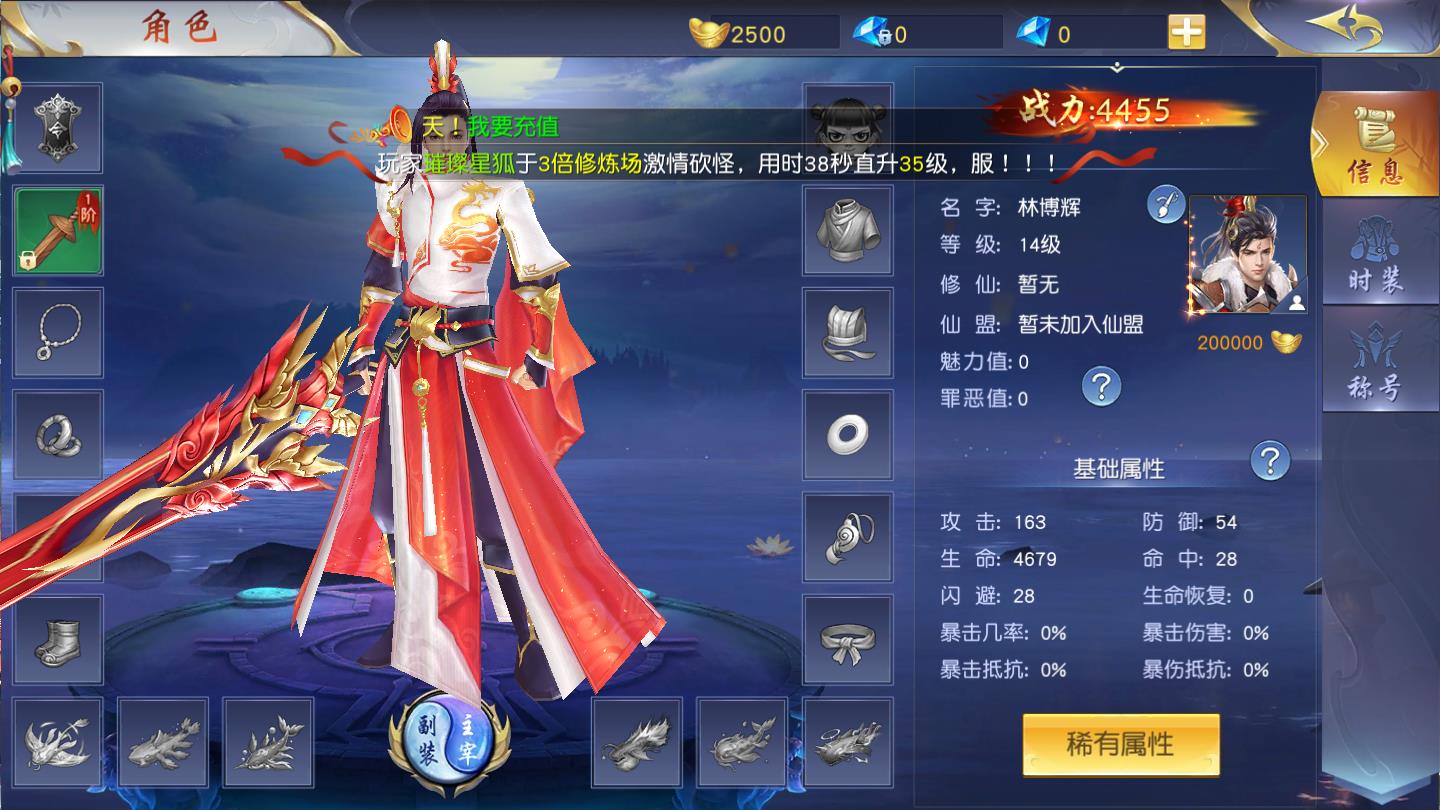This screenshot has height=810, width=1440.
Task: Select the chest armor equipment slot
Action: pos(848,229)
